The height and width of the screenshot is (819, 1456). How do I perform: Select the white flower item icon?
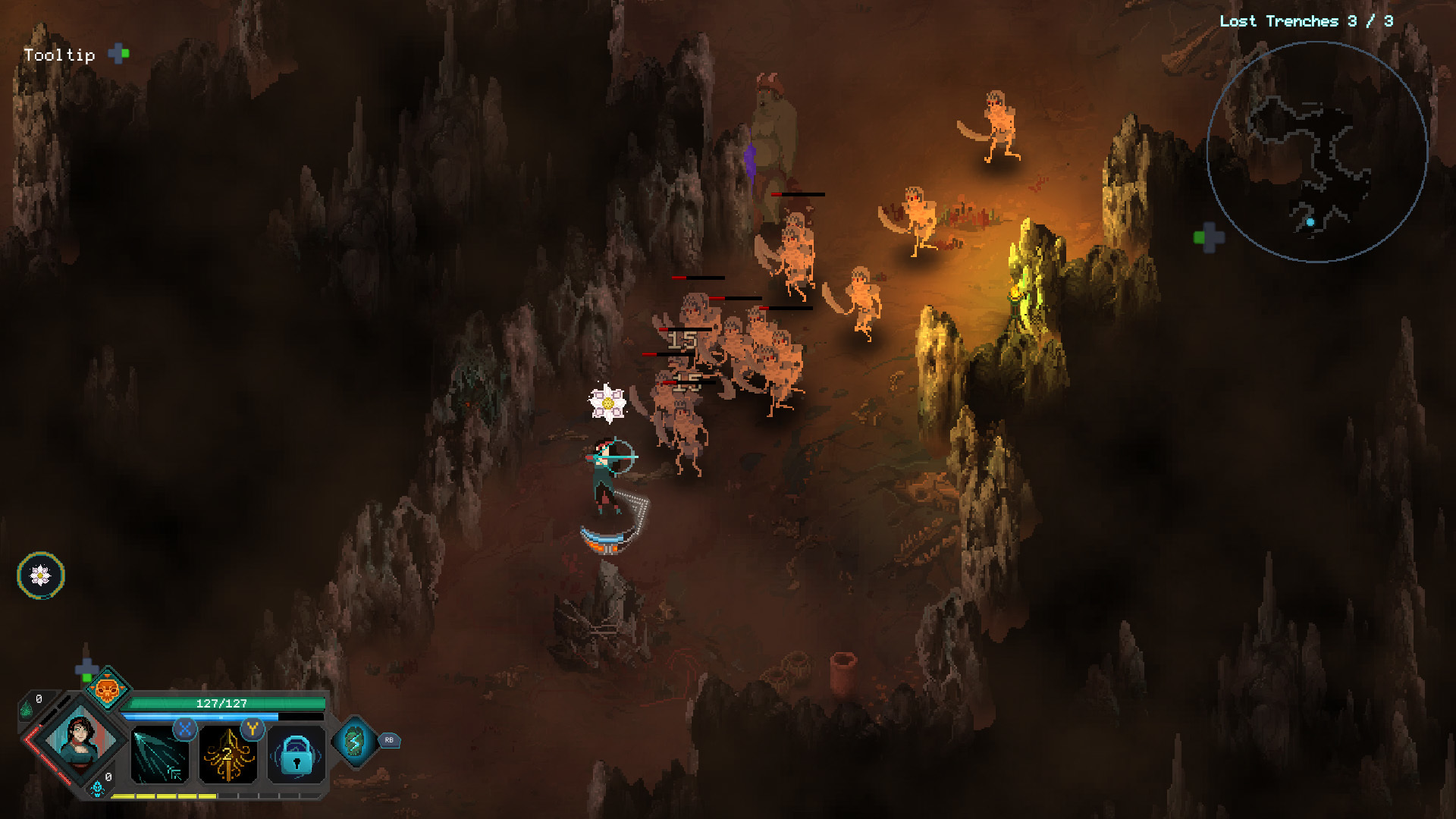41,576
